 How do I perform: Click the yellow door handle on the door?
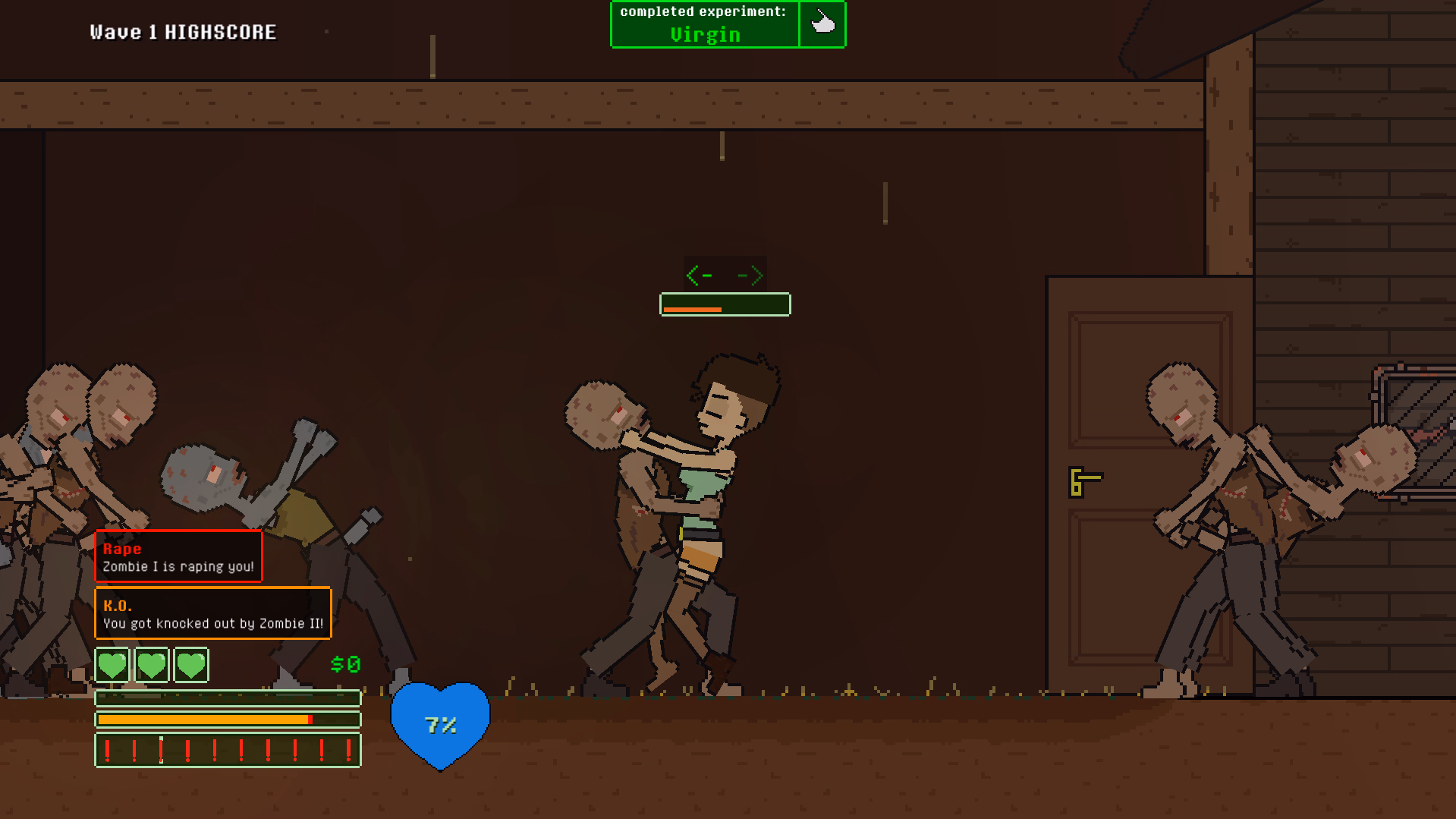pos(1083,480)
